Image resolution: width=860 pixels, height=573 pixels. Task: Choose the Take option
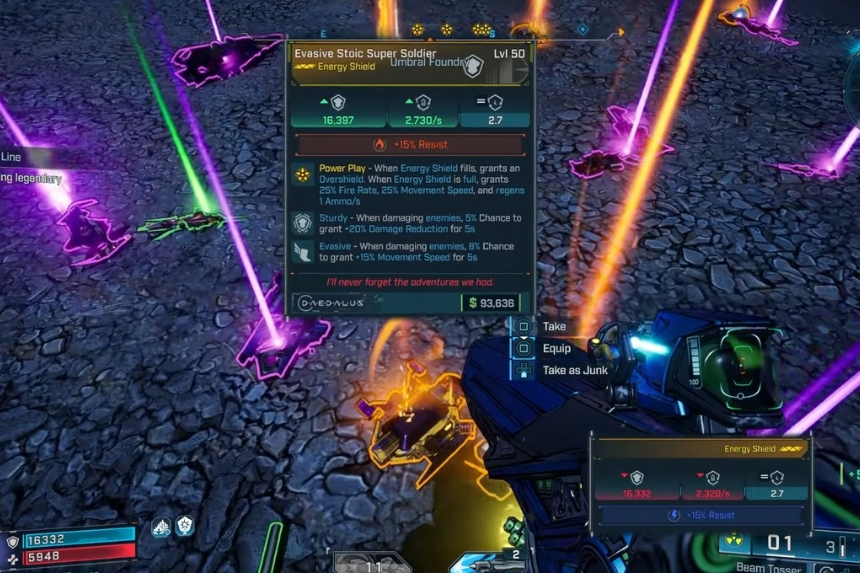tap(553, 327)
